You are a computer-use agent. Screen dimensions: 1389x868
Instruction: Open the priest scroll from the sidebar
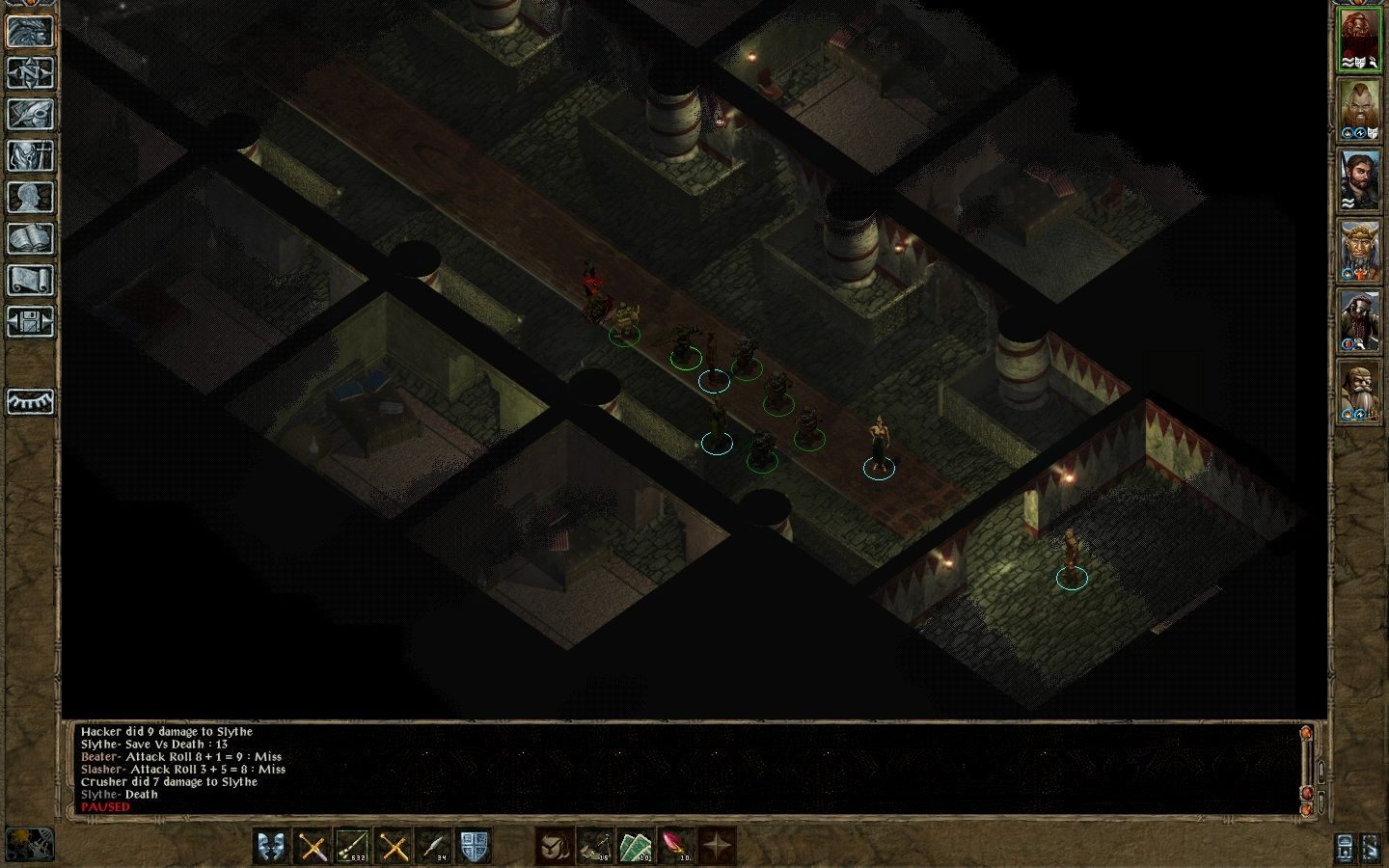(30, 280)
